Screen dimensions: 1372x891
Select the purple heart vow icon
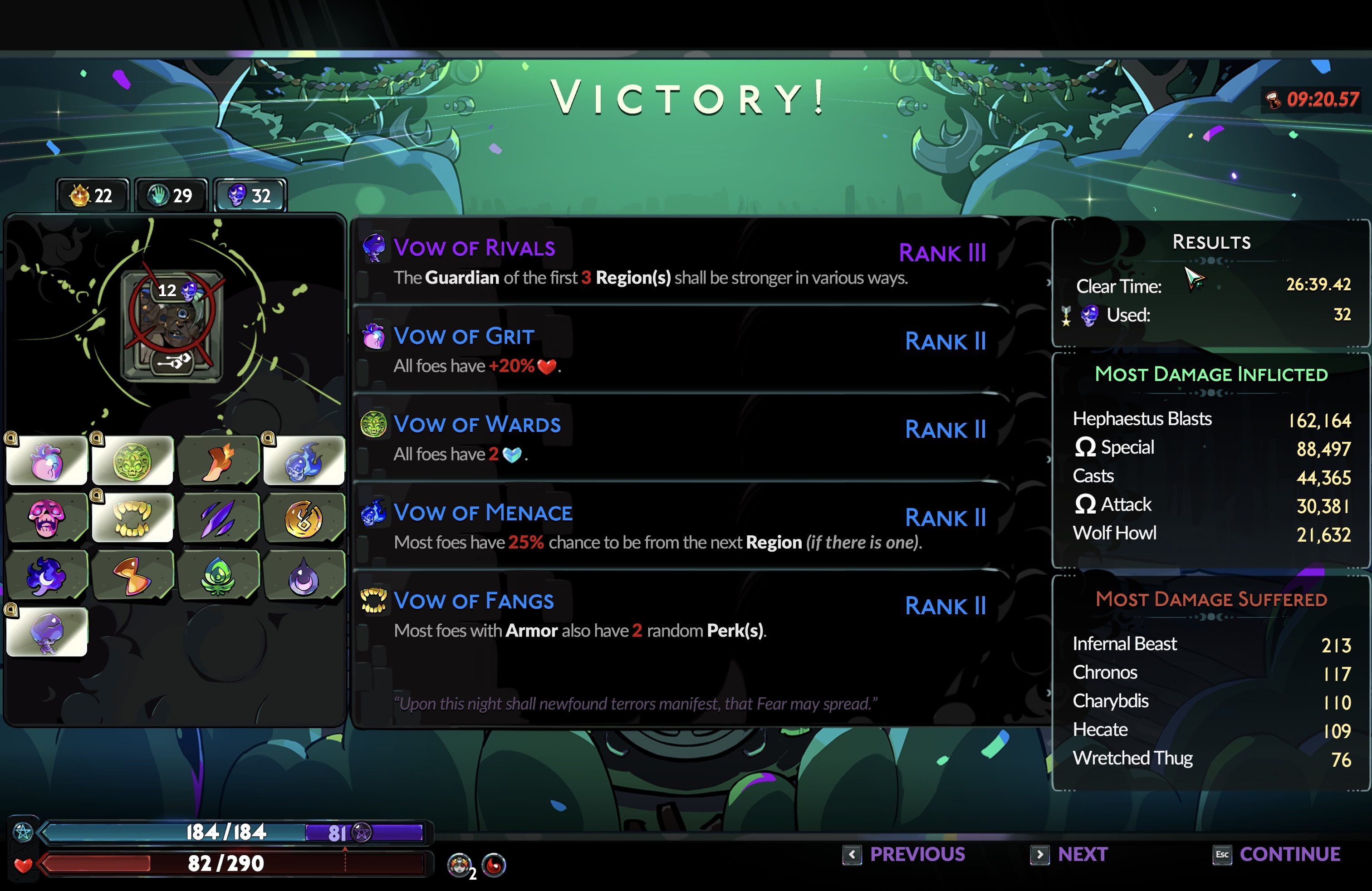47,462
